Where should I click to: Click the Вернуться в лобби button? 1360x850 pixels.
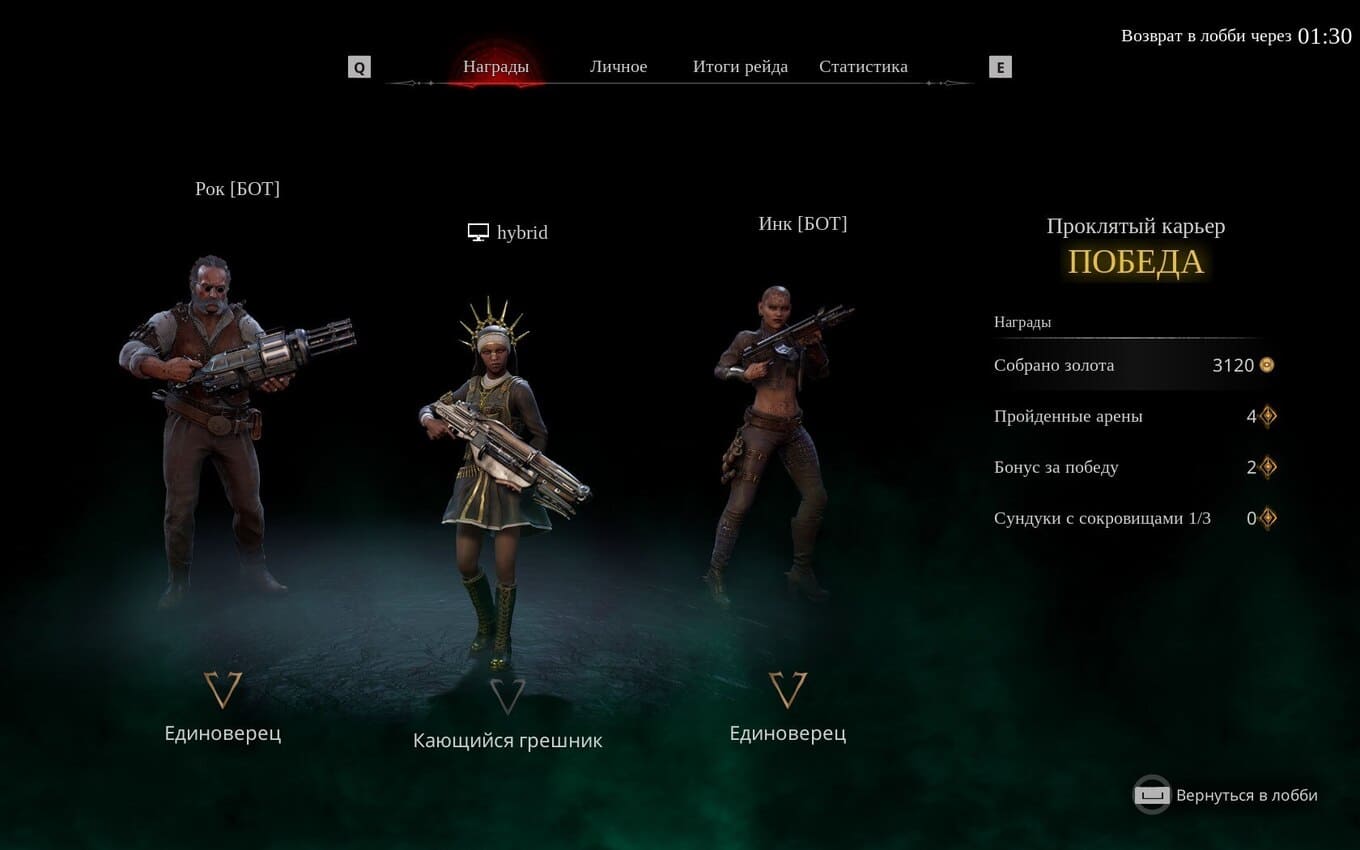[1226, 795]
